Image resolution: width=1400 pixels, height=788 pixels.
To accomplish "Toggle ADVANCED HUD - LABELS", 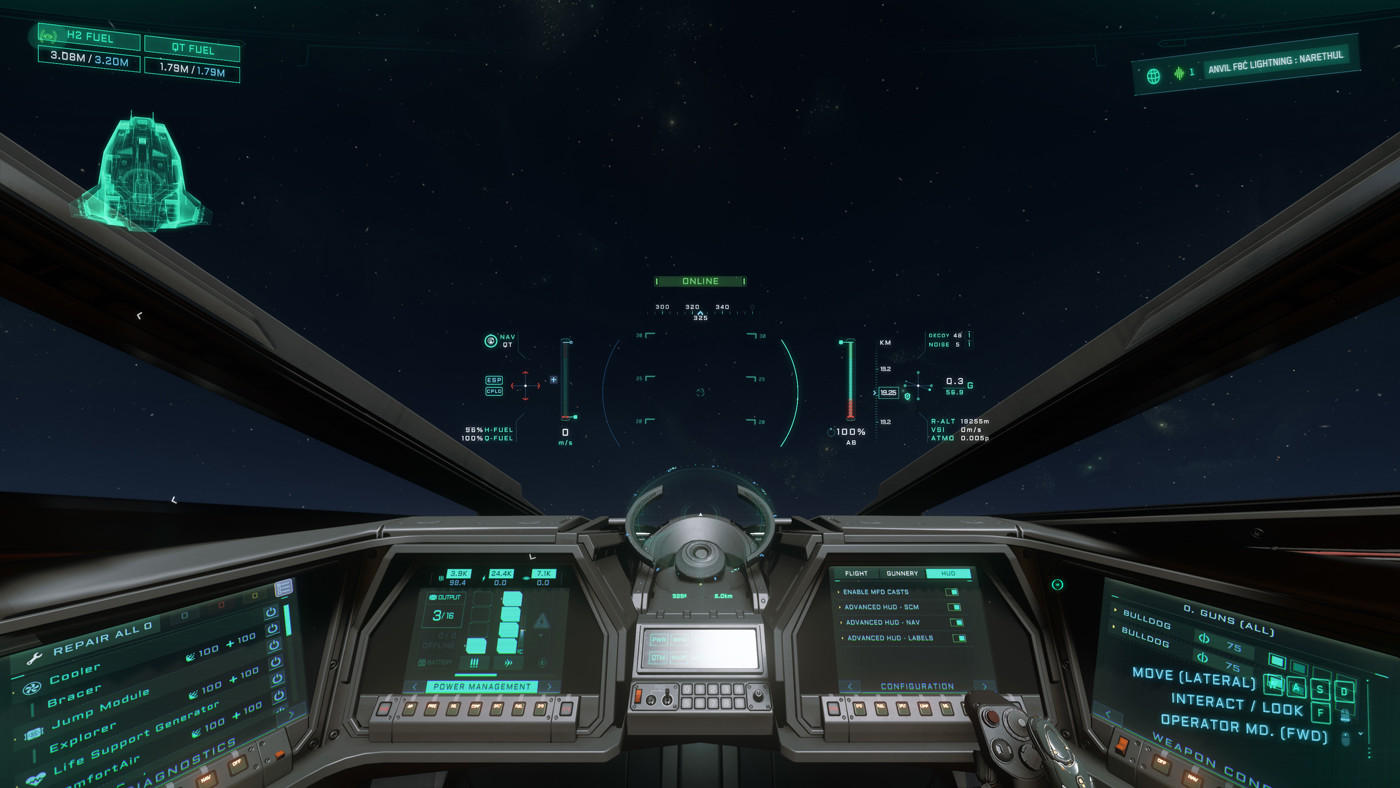I will pyautogui.click(x=959, y=638).
